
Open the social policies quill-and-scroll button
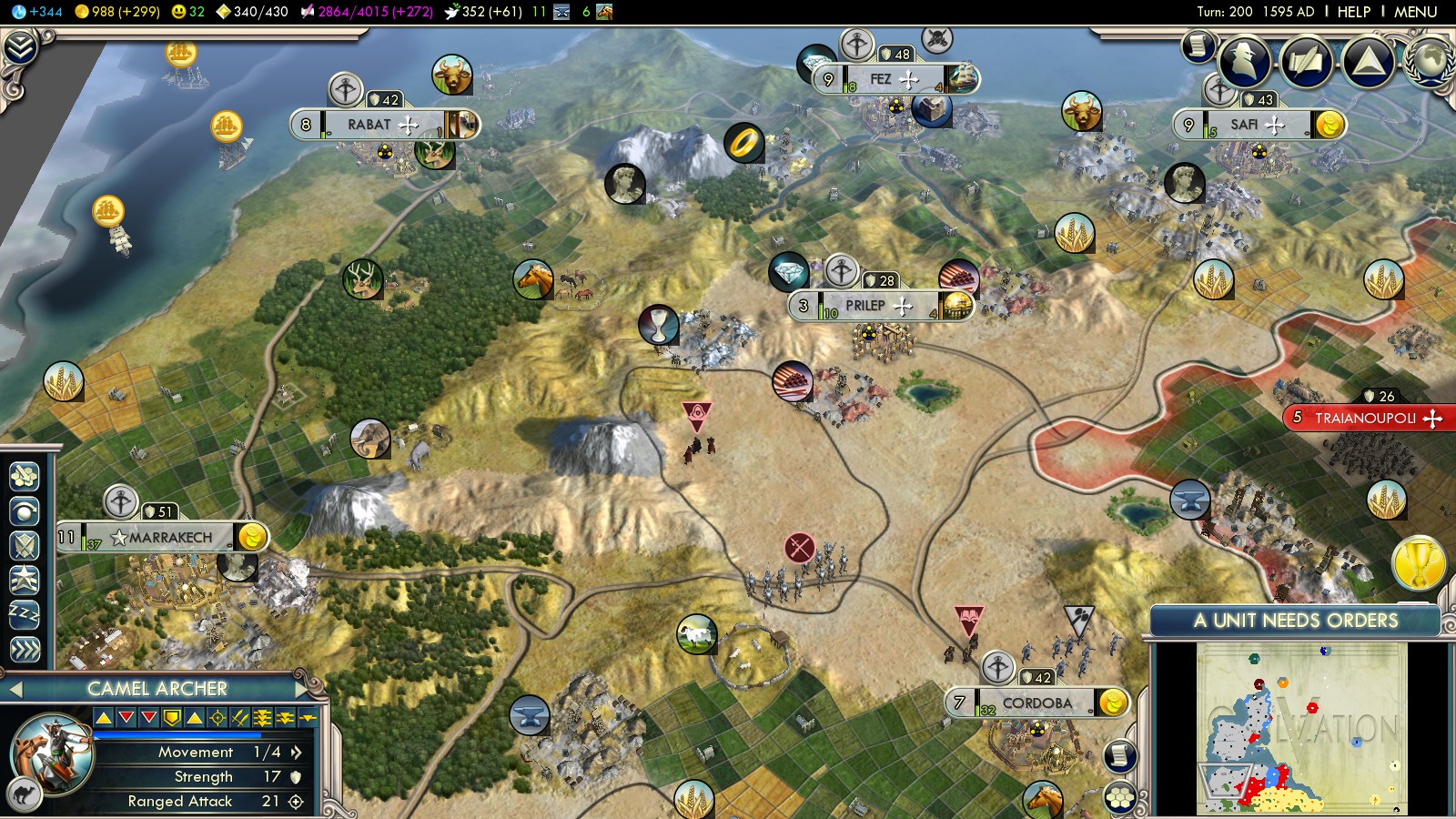[x=1306, y=61]
